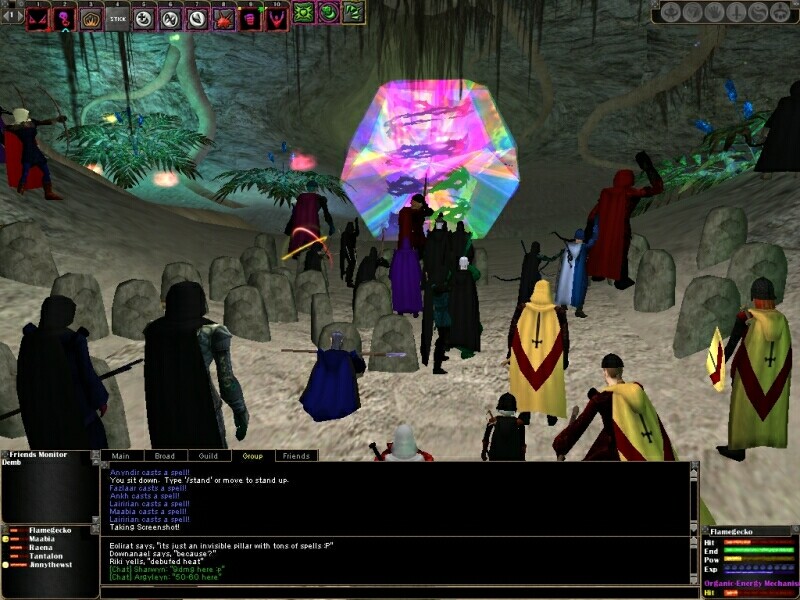Viewport: 800px width, 600px height.
Task: Trigger the red splash ability in slot 8
Action: (x=223, y=16)
